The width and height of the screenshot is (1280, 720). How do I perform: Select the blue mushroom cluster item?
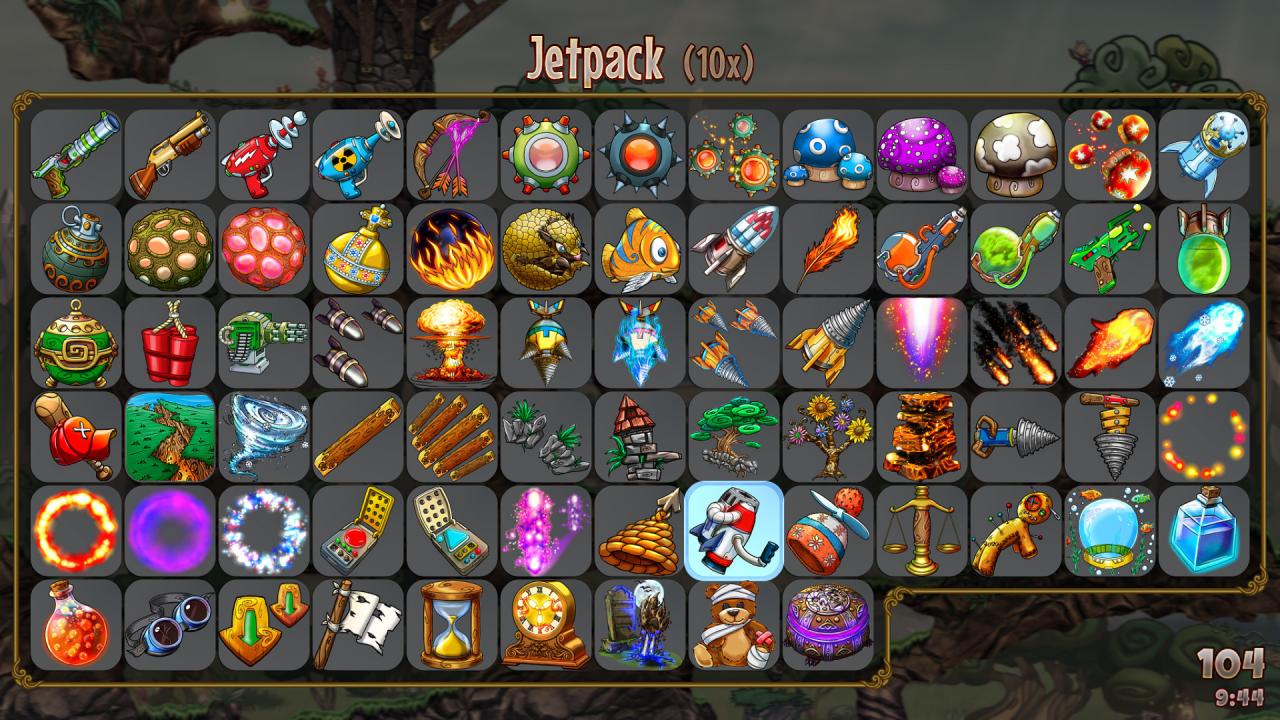click(x=828, y=156)
